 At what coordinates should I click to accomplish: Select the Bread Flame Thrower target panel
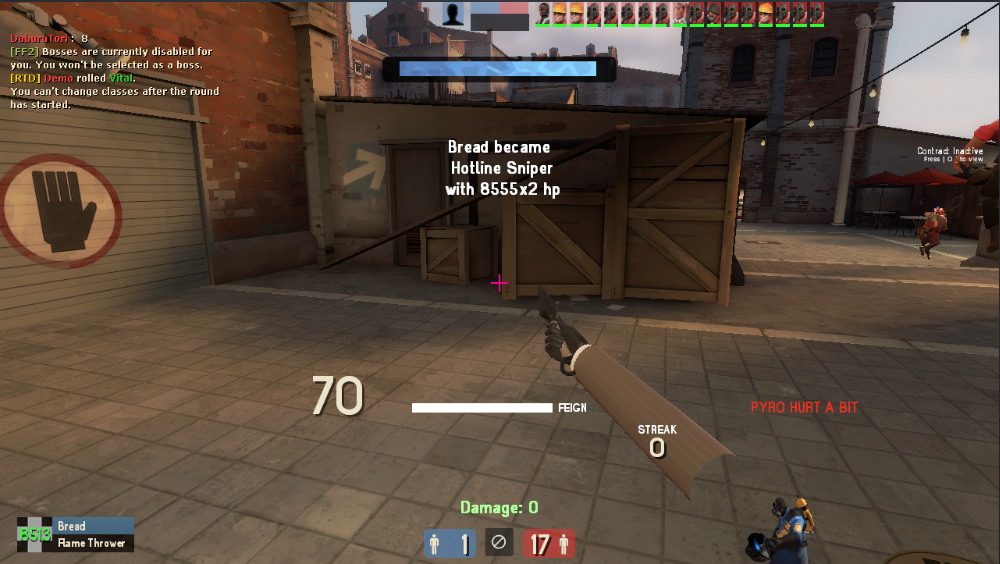(x=76, y=534)
